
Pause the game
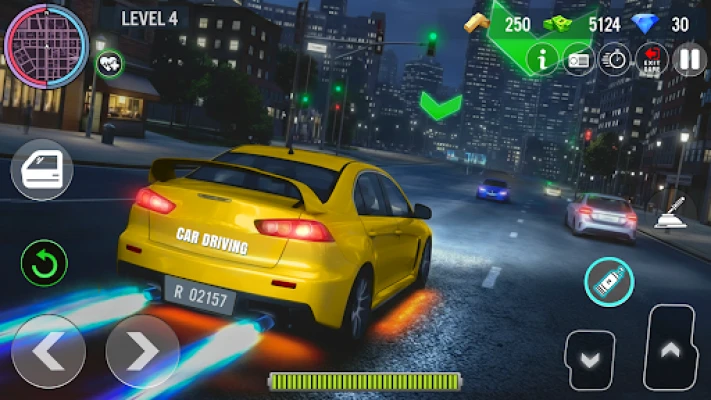tap(689, 59)
